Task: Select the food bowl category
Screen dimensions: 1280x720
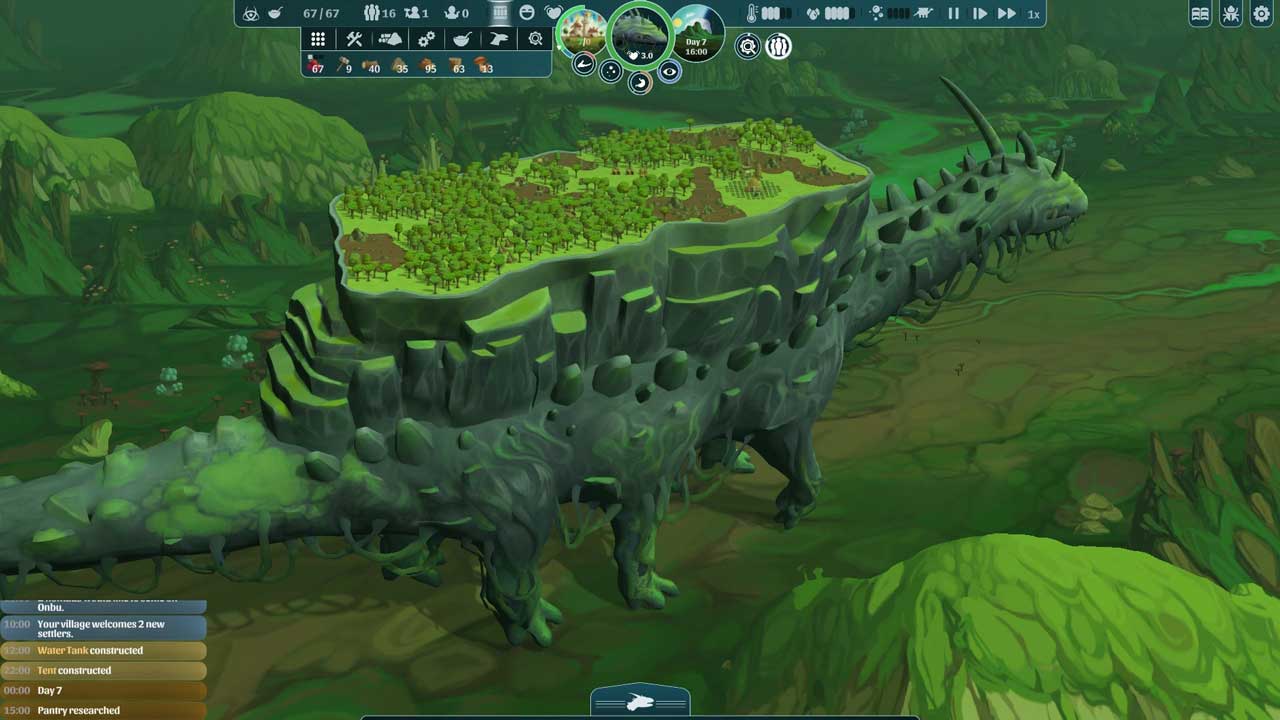Action: click(x=463, y=39)
